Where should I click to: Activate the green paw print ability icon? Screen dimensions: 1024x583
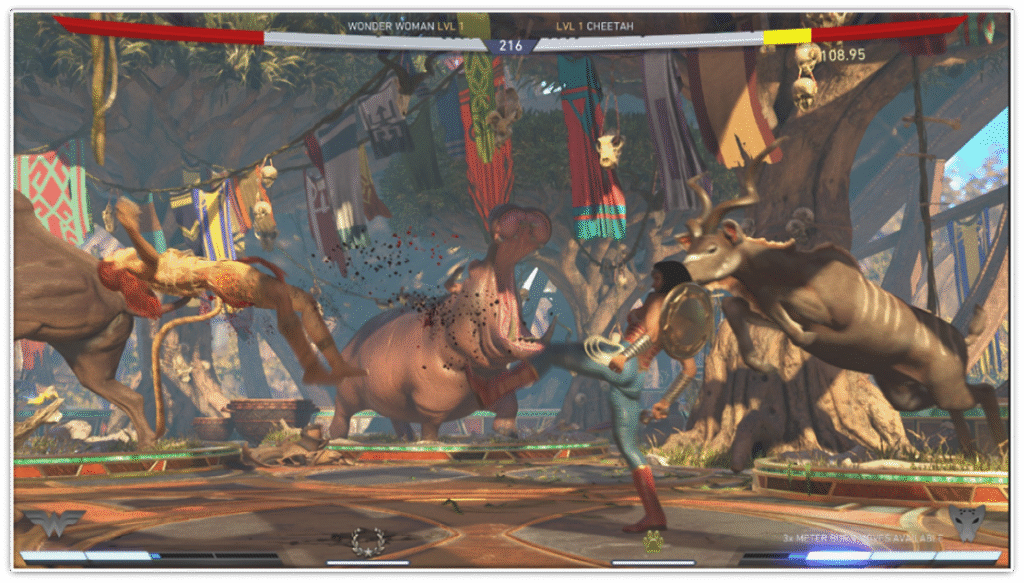click(x=653, y=541)
